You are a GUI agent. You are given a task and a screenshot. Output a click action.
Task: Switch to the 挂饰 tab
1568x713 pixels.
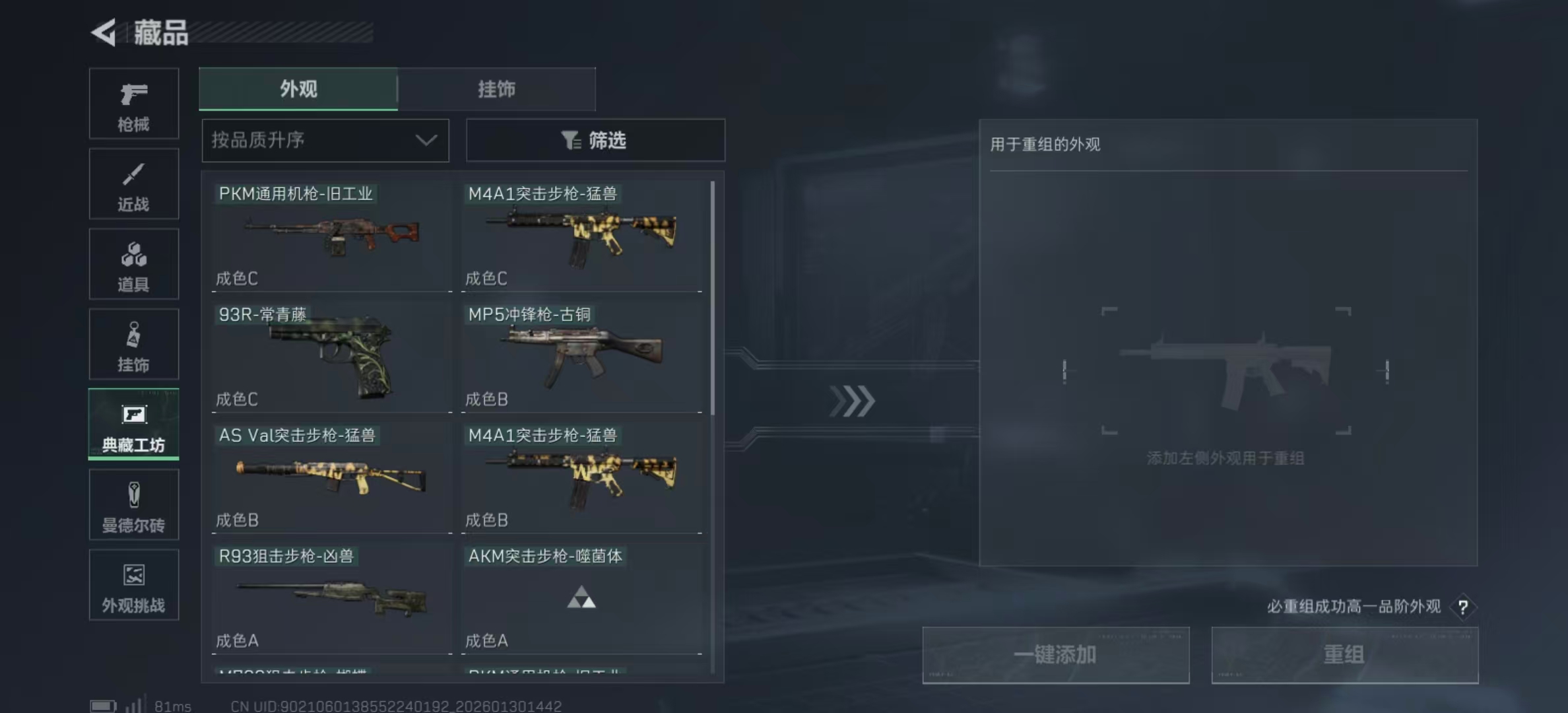click(x=496, y=89)
